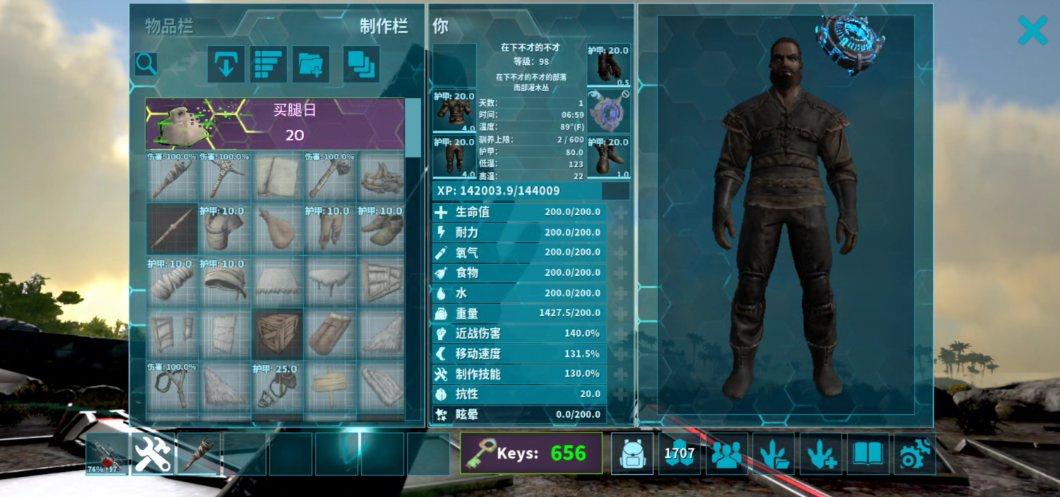Select the spear item slot
The image size is (1060, 497).
[x=171, y=229]
